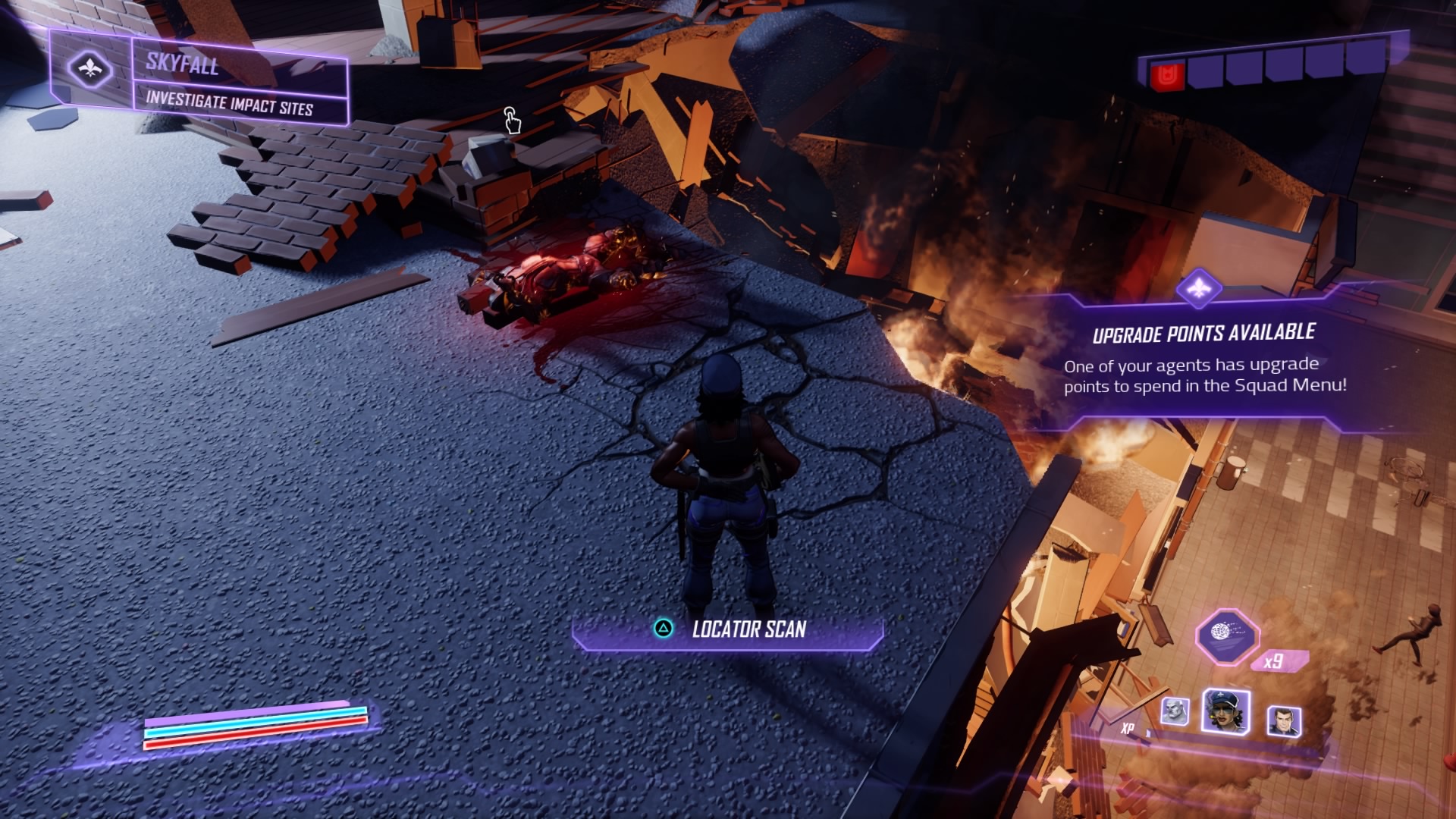
Task: Click the red shield alert-level icon
Action: click(x=1167, y=76)
